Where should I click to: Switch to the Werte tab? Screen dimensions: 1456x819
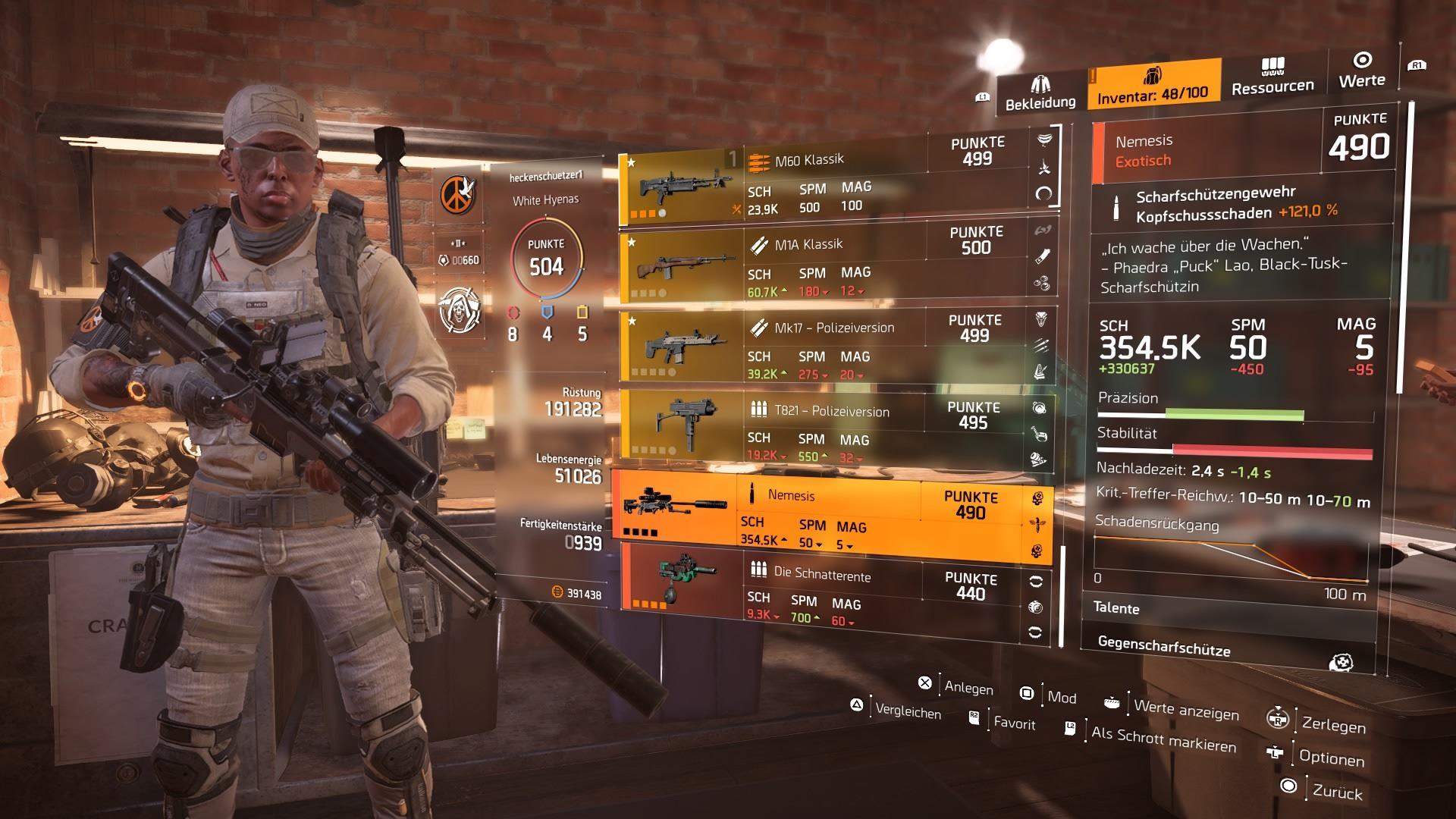tap(1362, 71)
